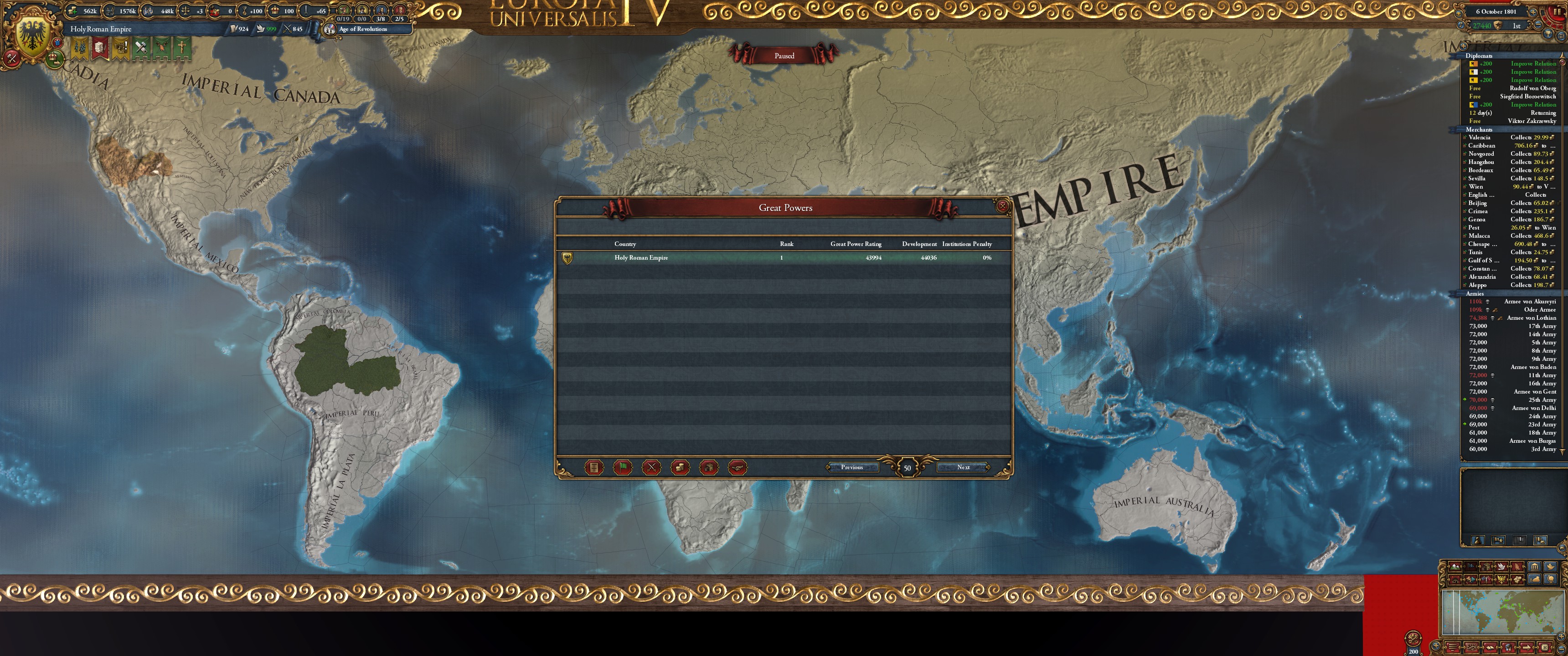Toggle the globe map mode view
Viewport: 1568px width, 656px height.
pyautogui.click(x=1551, y=580)
